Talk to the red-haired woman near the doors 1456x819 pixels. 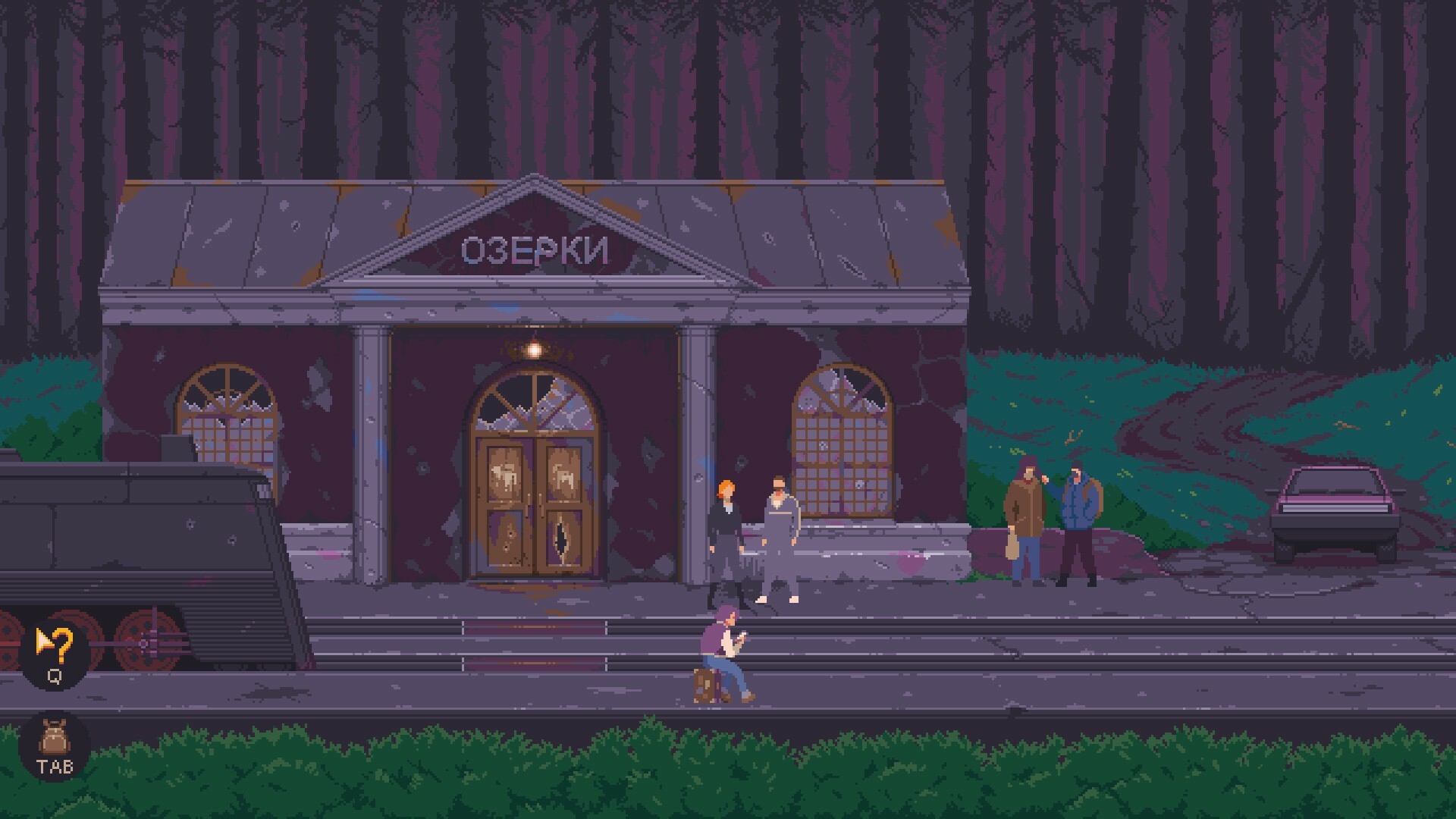click(724, 531)
